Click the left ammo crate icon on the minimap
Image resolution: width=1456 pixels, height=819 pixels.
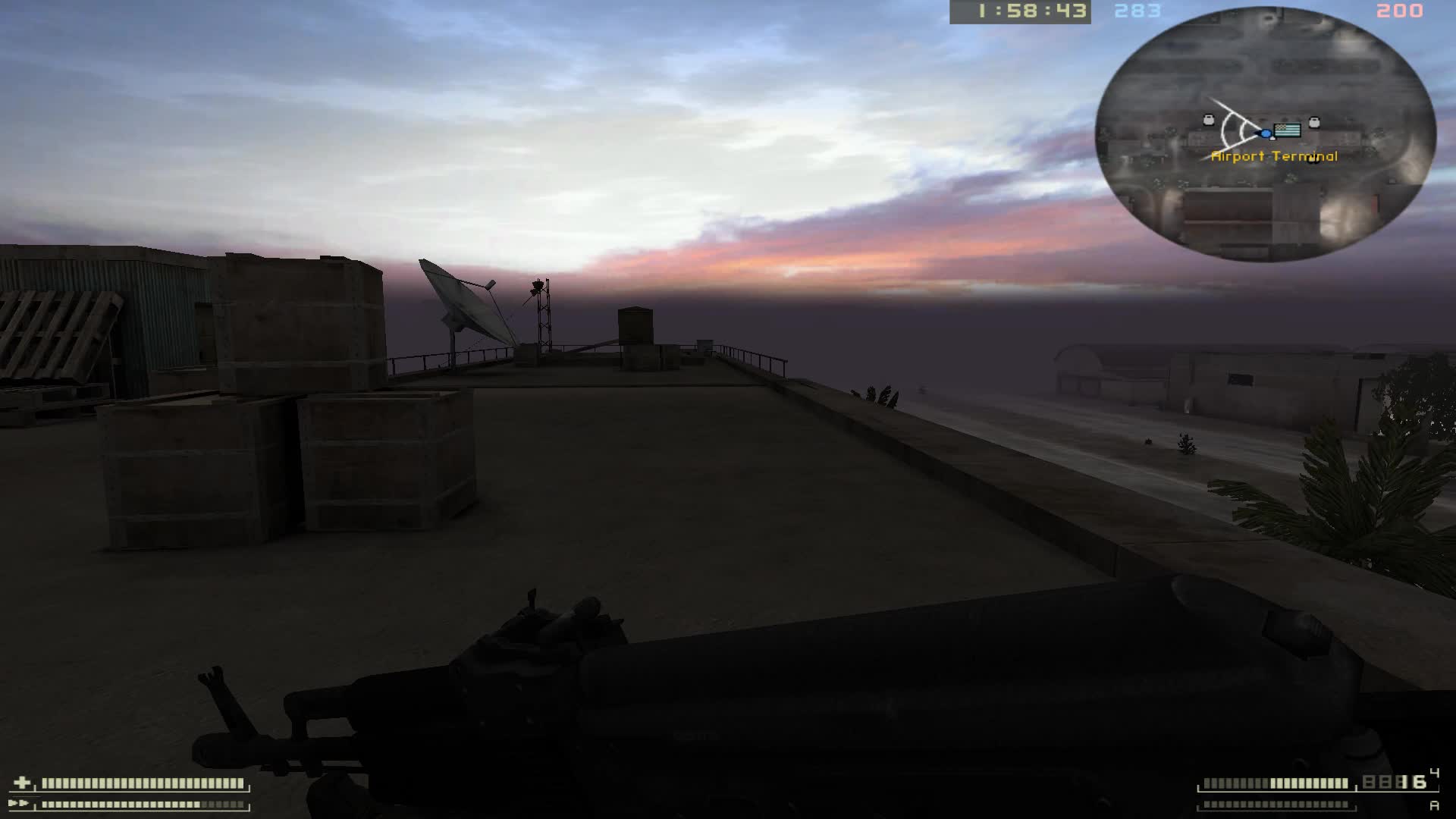1209,120
